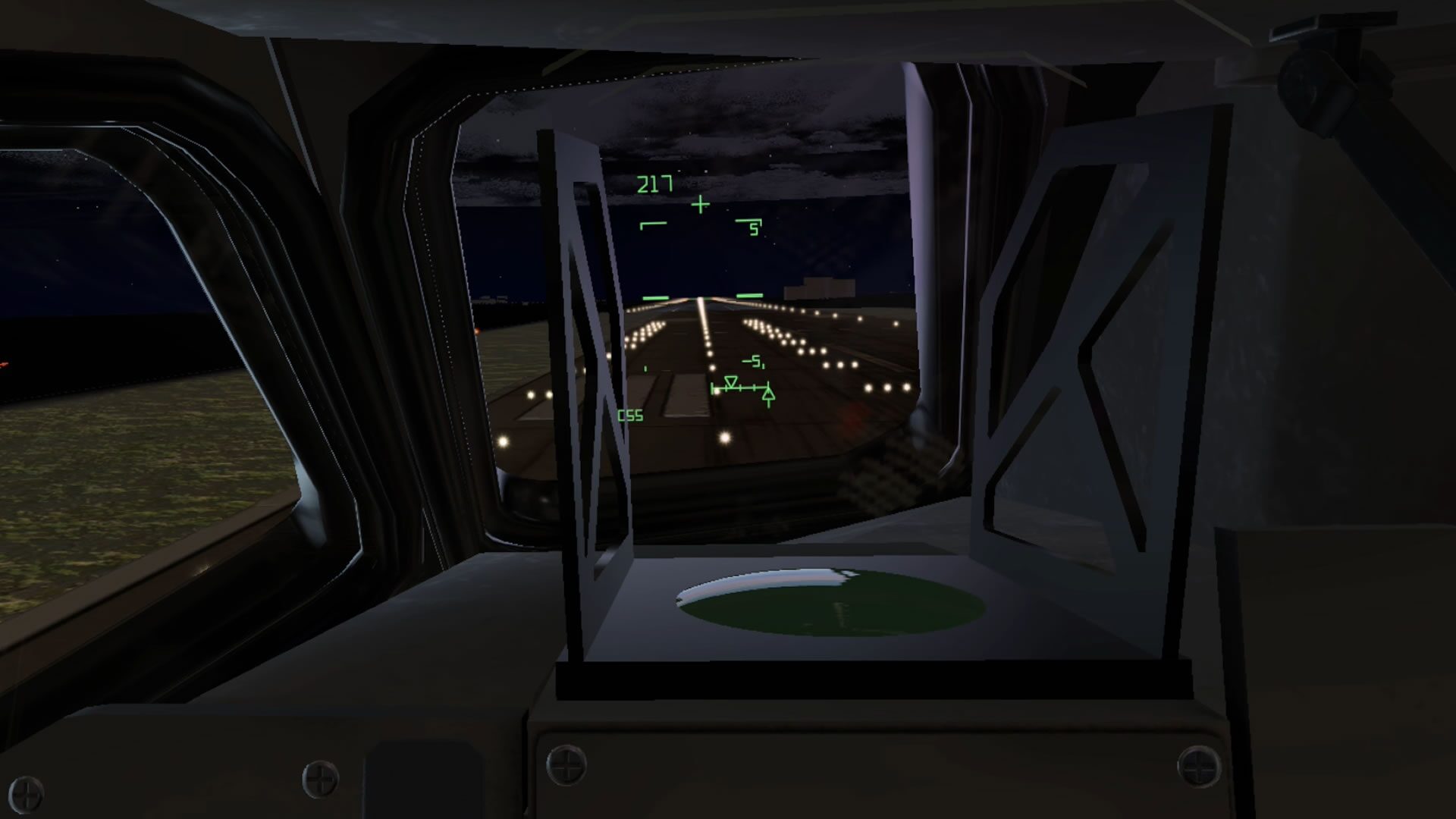Toggle the left horizon reference bar

[x=656, y=297]
